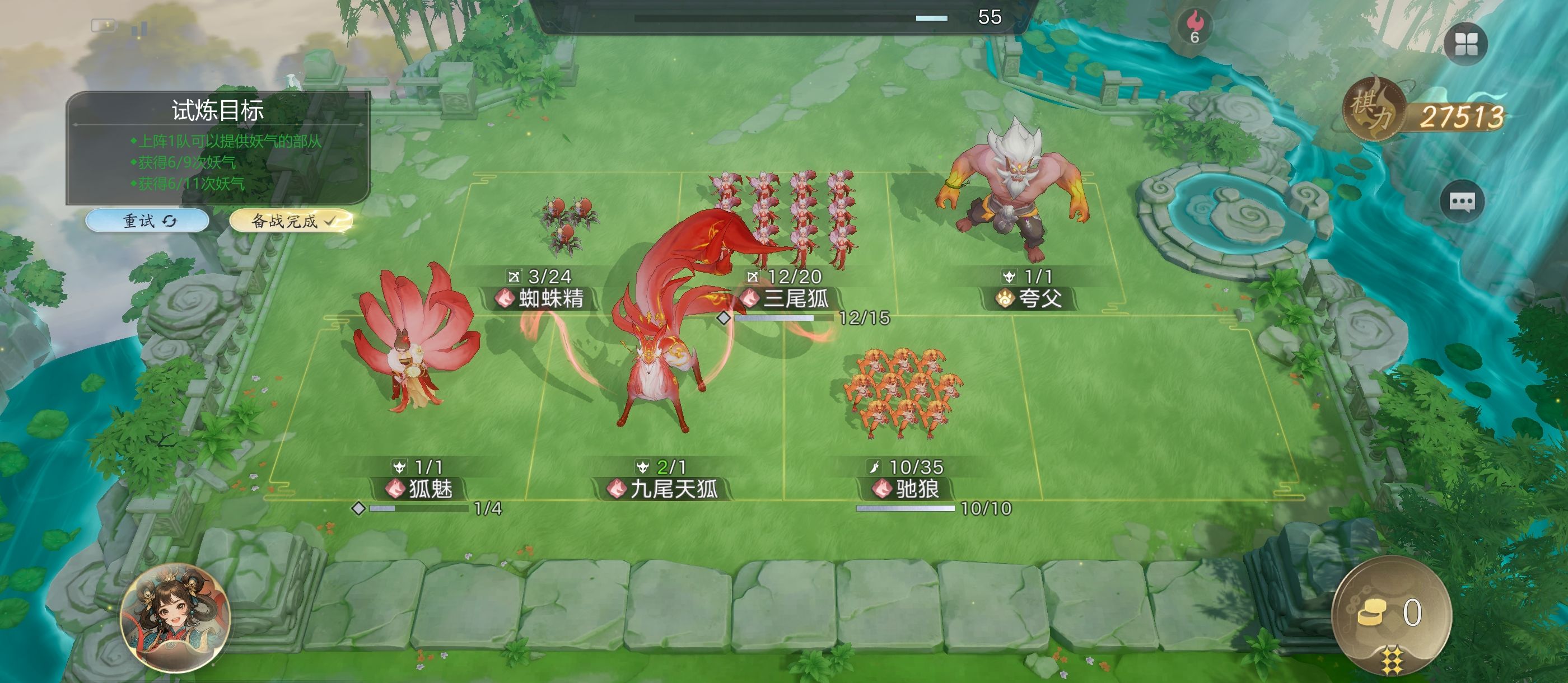Viewport: 1568px width, 683px height.
Task: Tap the red flame 妖气 counter icon
Action: click(1194, 27)
